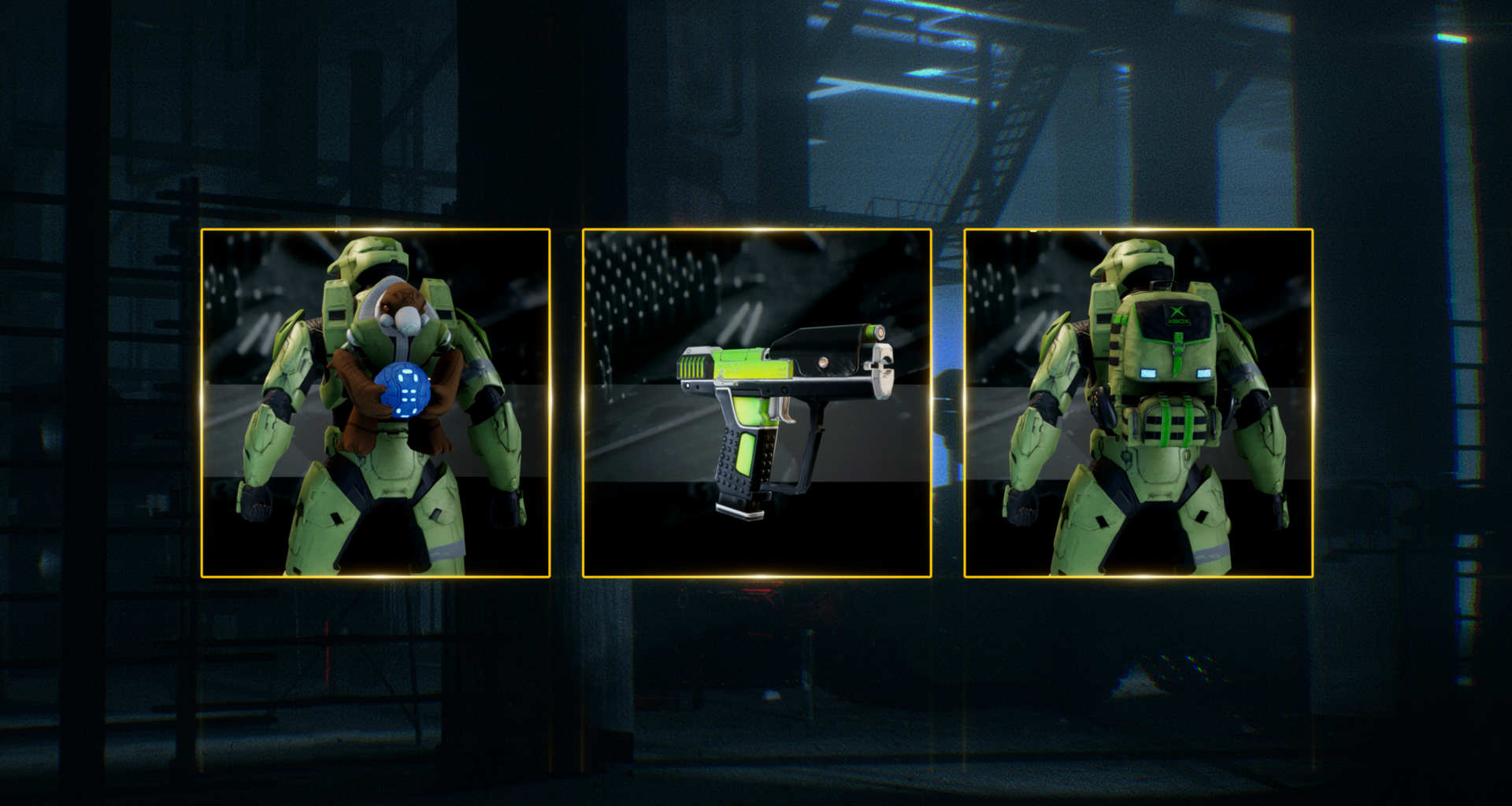Screen dimensions: 1512x806
Task: Click the Xbox logo on the backpack
Action: tap(1177, 312)
